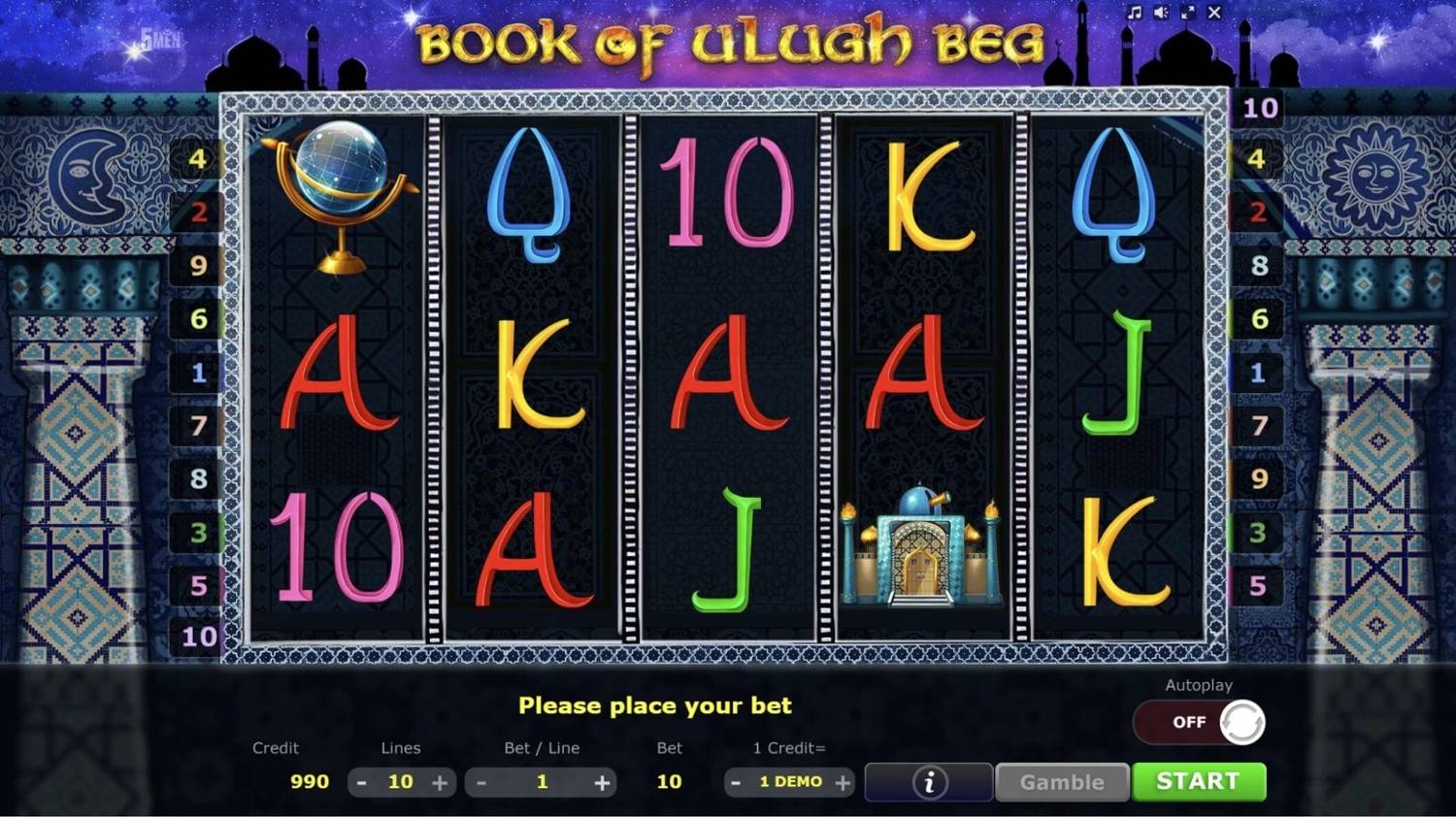Mute sound with the speaker icon

tap(1162, 14)
